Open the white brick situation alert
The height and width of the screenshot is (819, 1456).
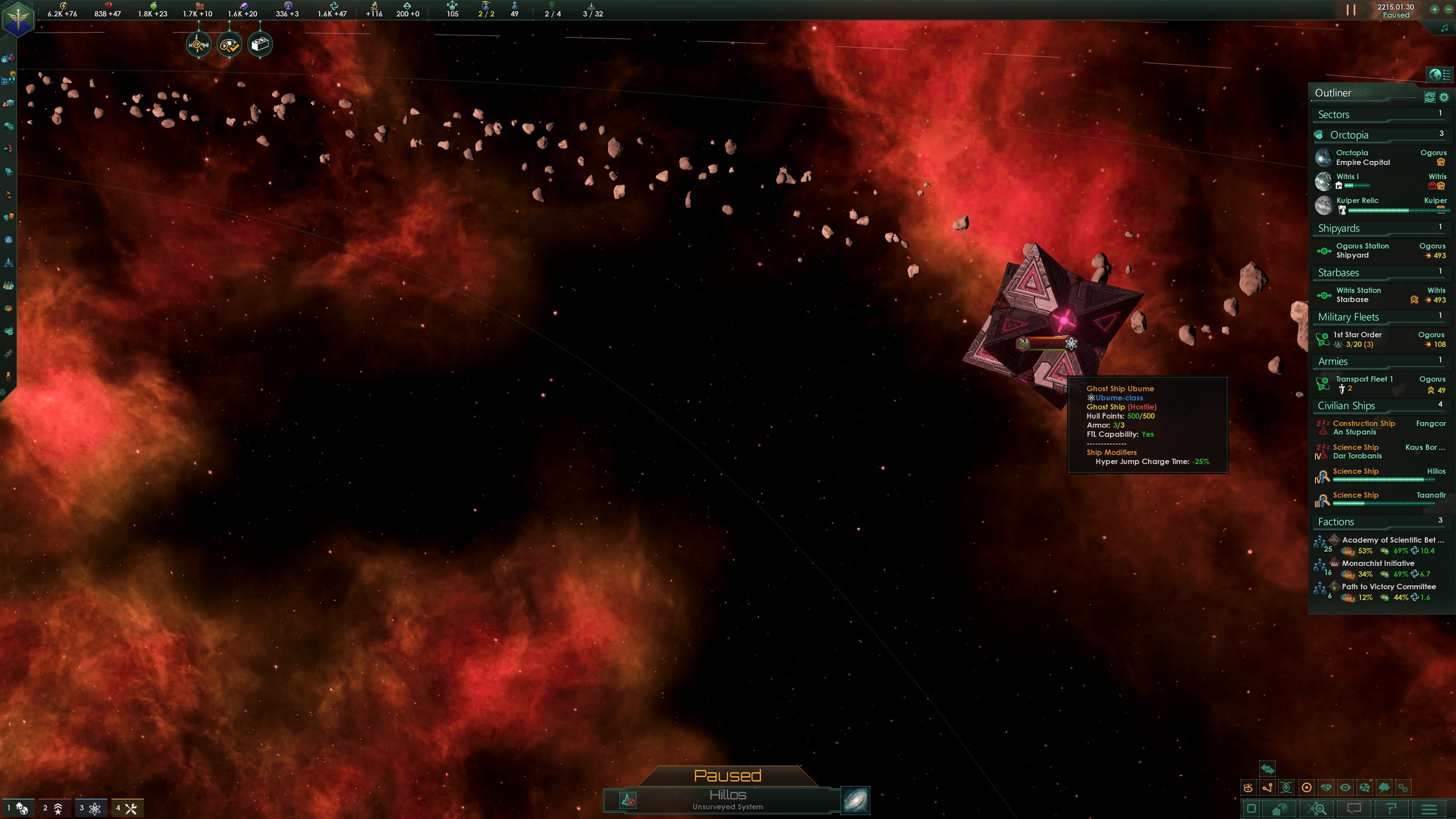(260, 44)
